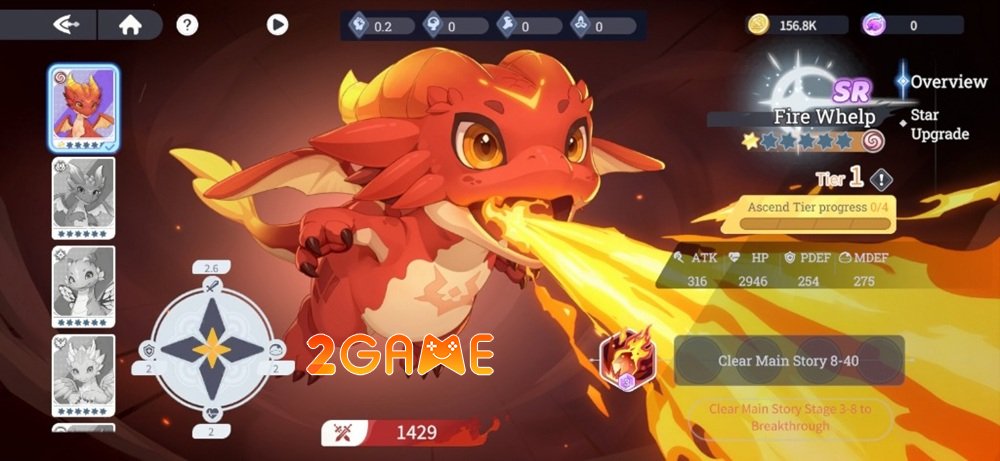This screenshot has height=461, width=1000.
Task: Return to the home screen
Action: pyautogui.click(x=130, y=25)
